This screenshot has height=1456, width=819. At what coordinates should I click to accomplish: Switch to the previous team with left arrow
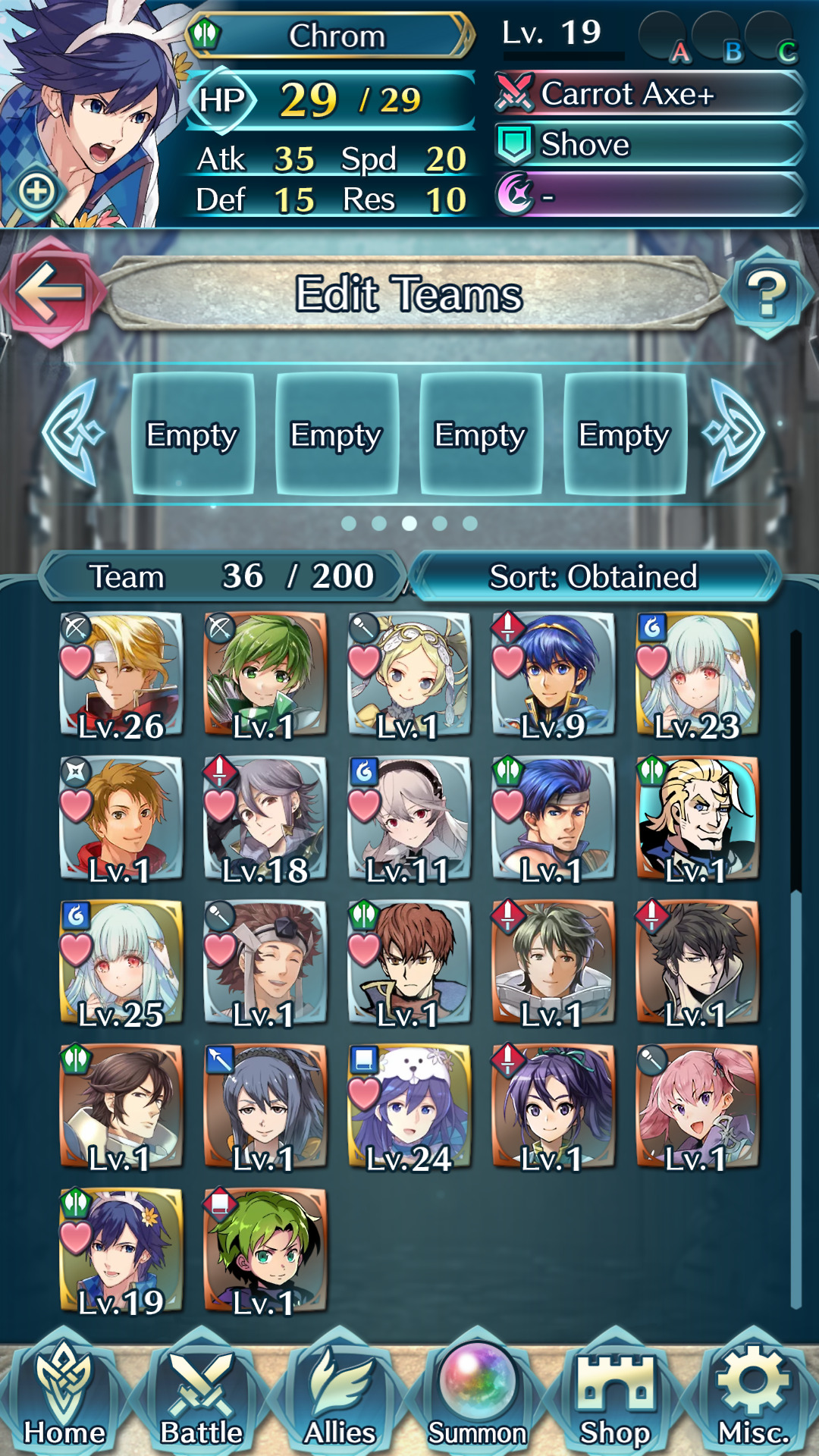click(x=74, y=433)
